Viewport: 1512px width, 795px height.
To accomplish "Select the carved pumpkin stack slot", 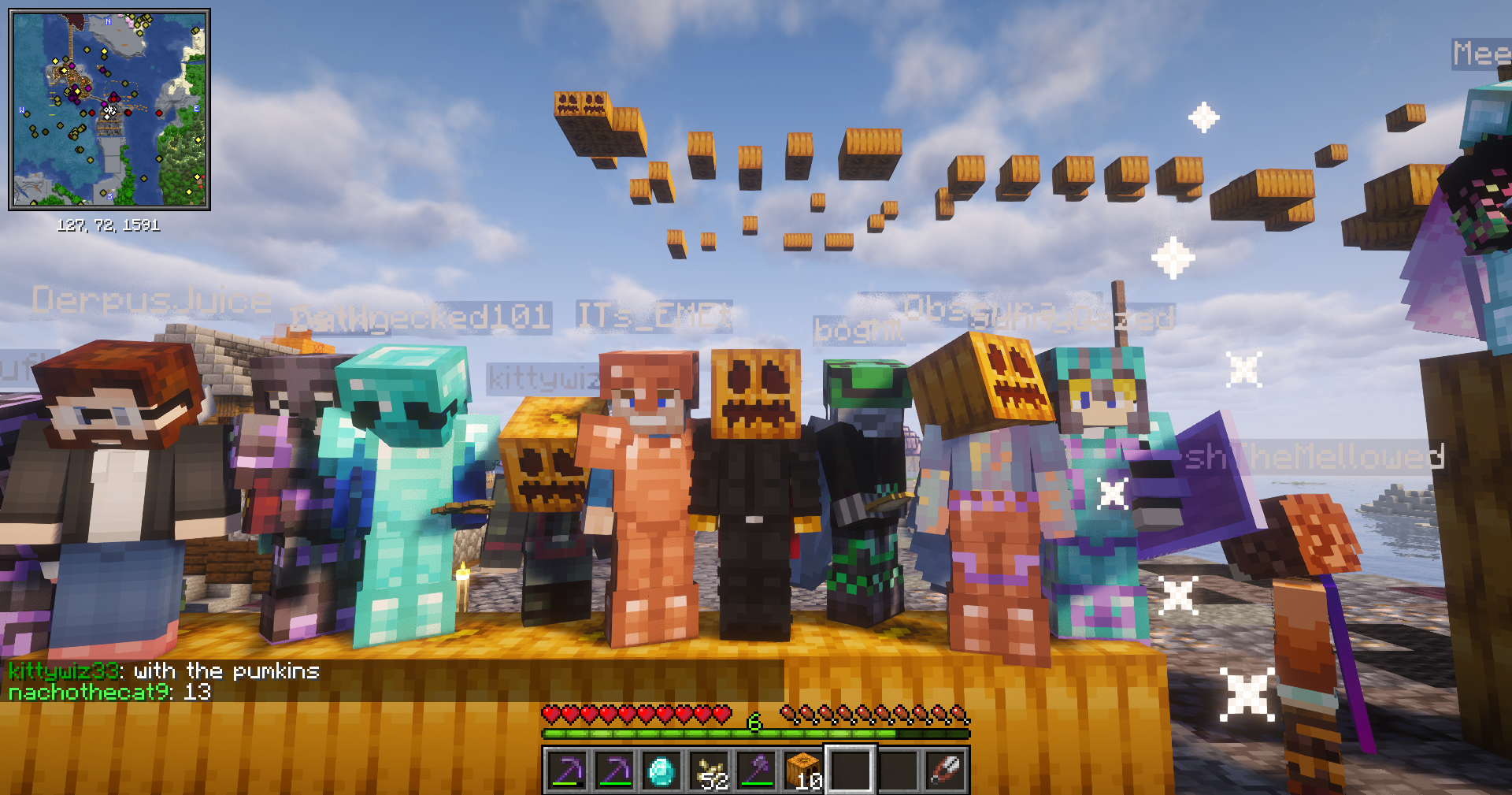I will [803, 770].
